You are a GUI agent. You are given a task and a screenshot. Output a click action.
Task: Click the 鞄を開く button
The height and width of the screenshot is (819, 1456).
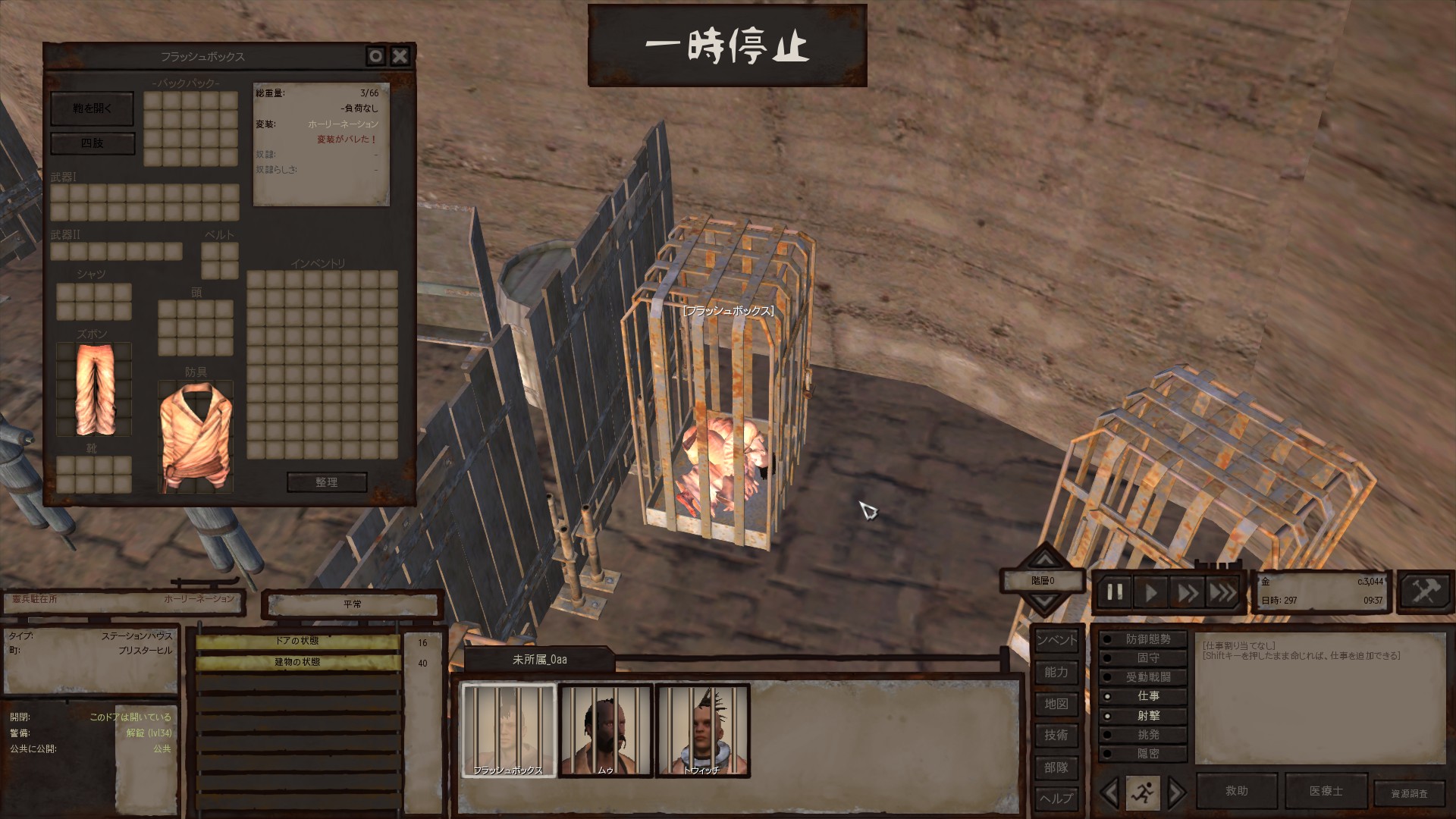(x=92, y=109)
